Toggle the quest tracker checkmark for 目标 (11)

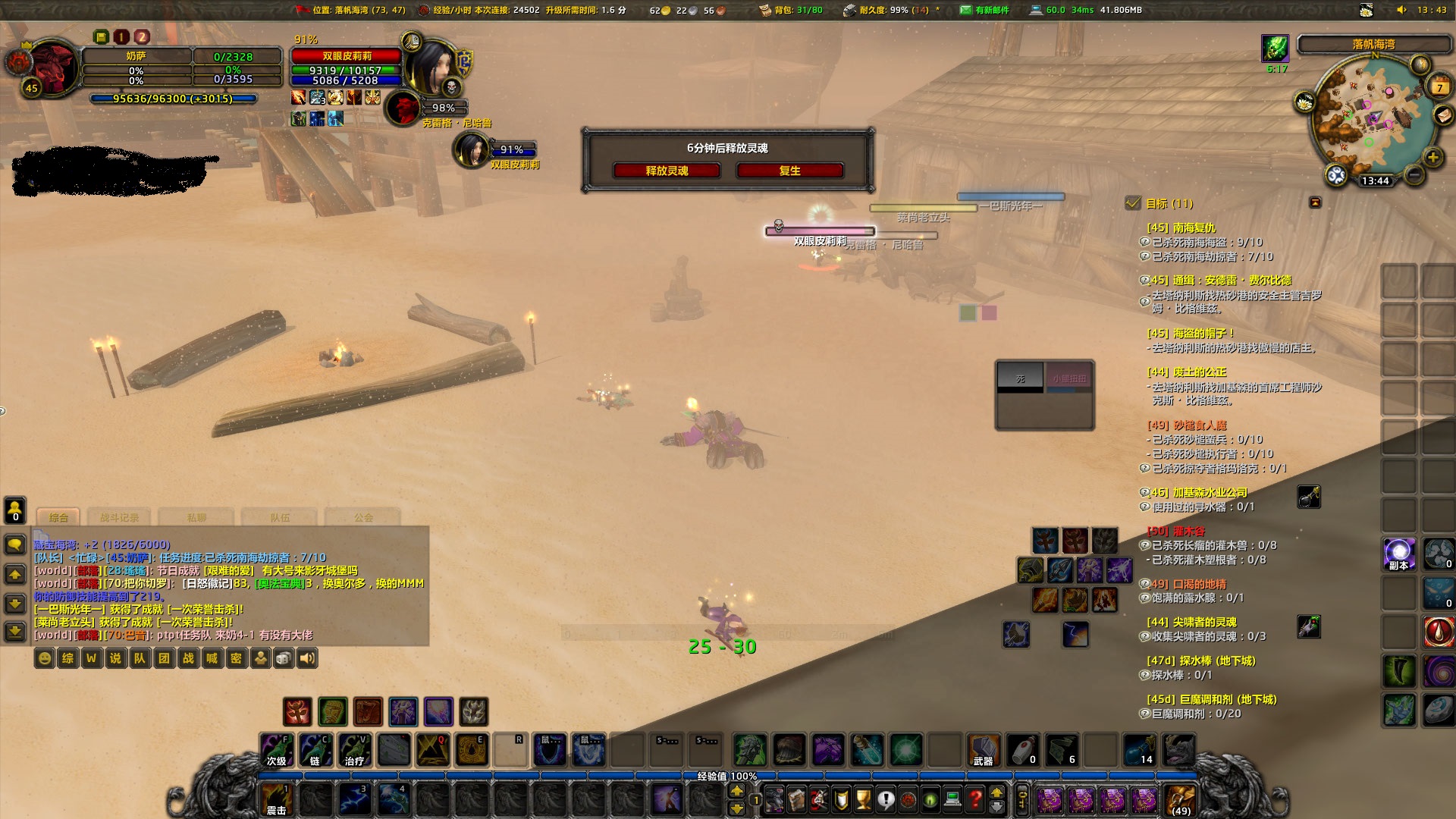(1133, 204)
